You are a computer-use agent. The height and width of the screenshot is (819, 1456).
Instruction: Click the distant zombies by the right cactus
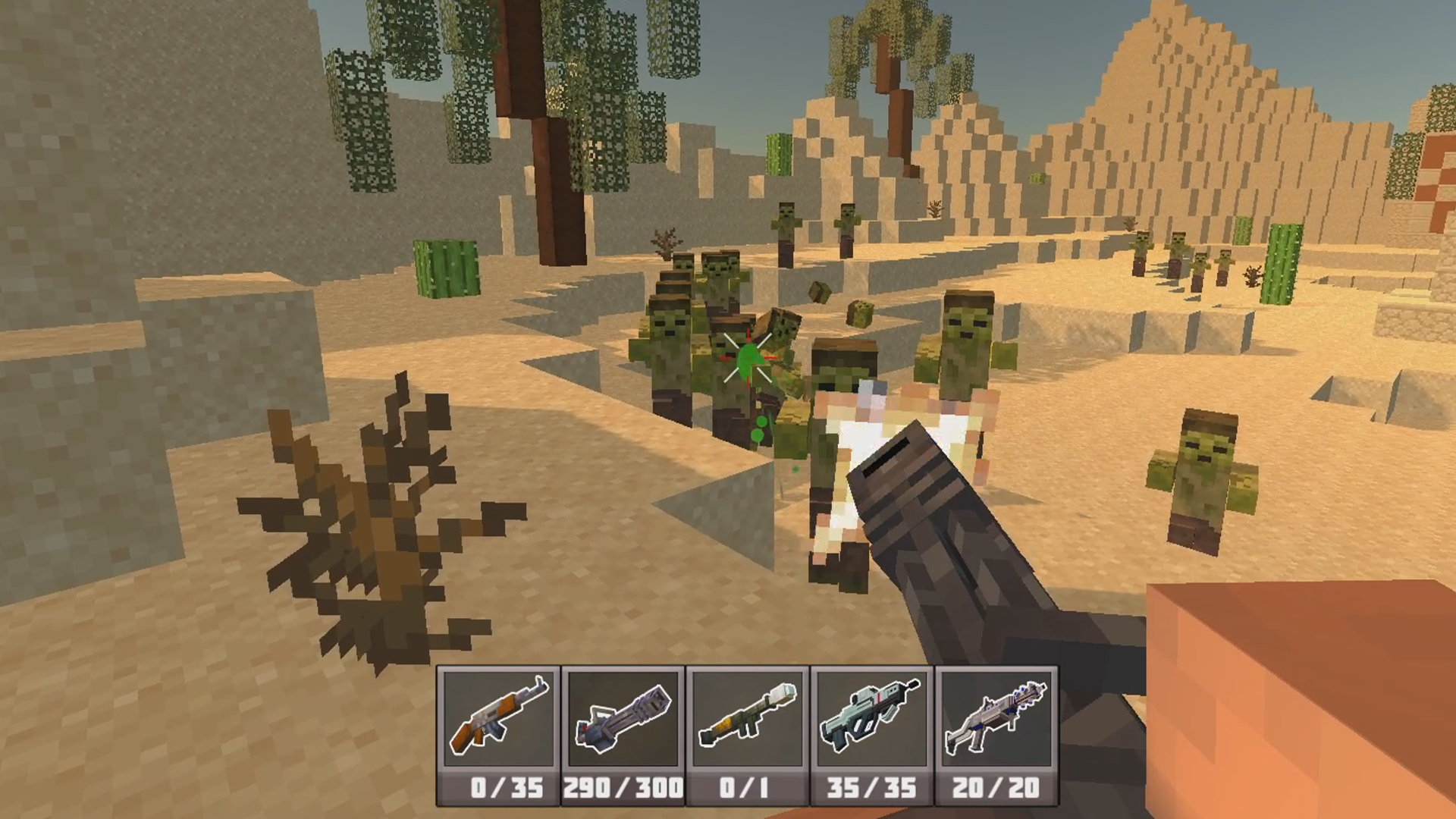(1183, 258)
